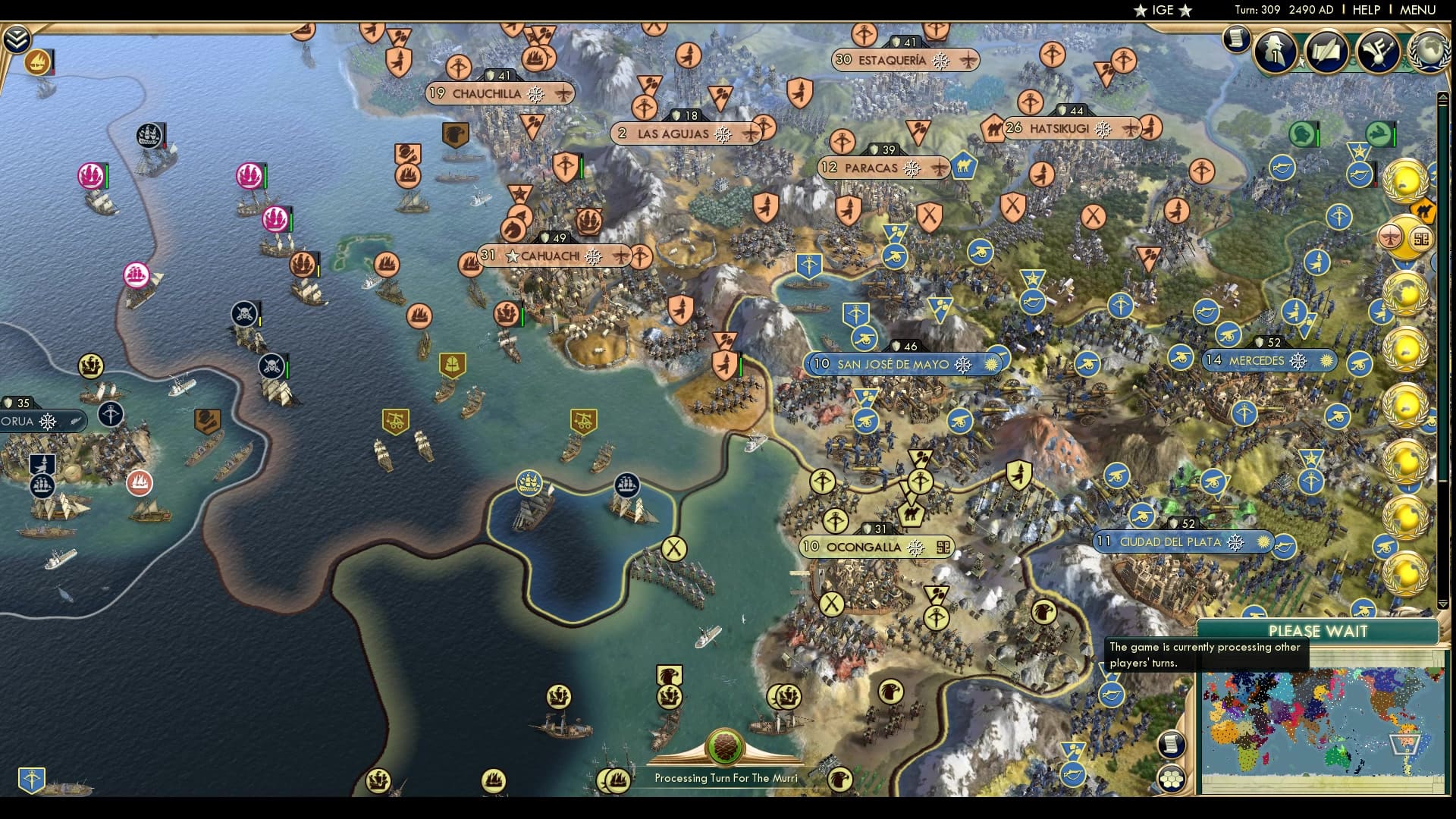
Task: Toggle the IGE panel with the left star
Action: 1139,10
